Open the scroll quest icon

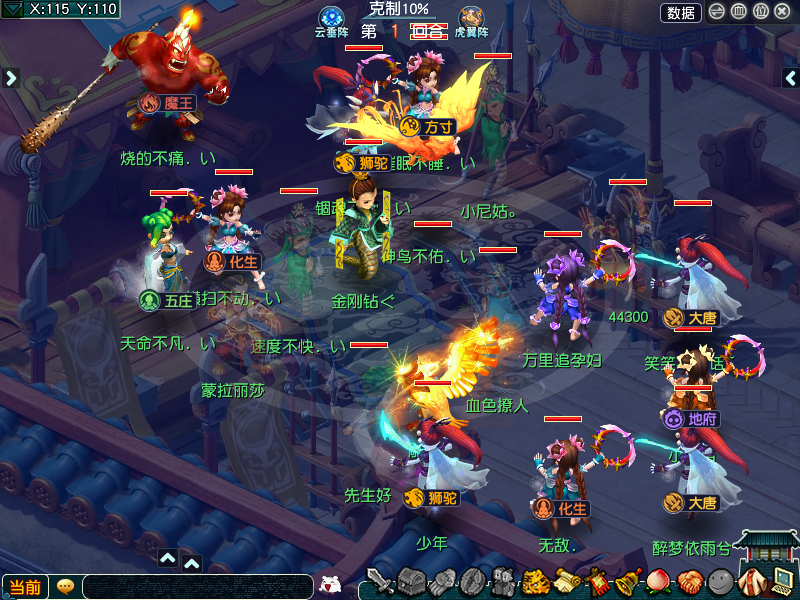click(567, 581)
